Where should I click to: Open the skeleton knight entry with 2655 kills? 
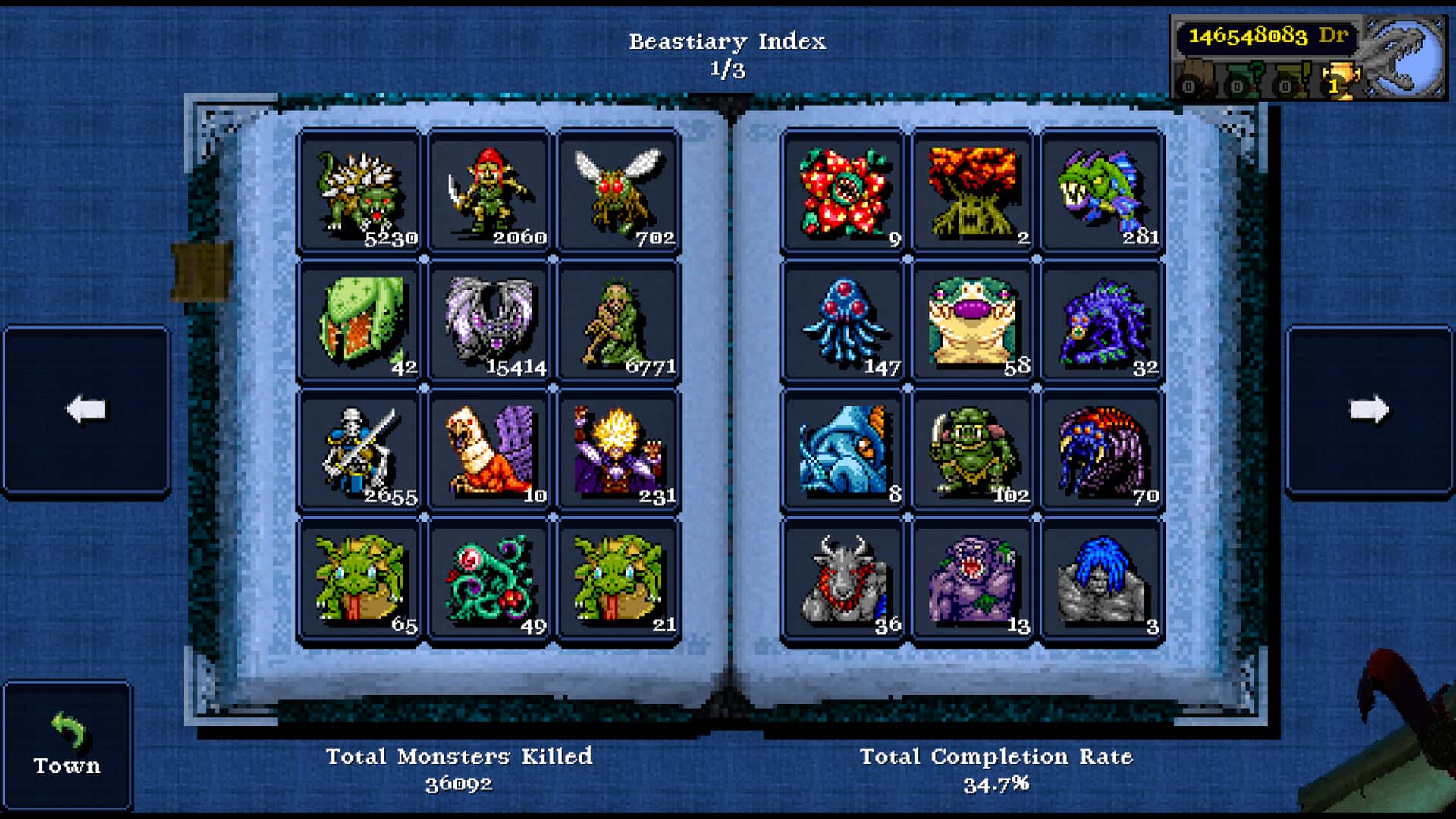(360, 450)
